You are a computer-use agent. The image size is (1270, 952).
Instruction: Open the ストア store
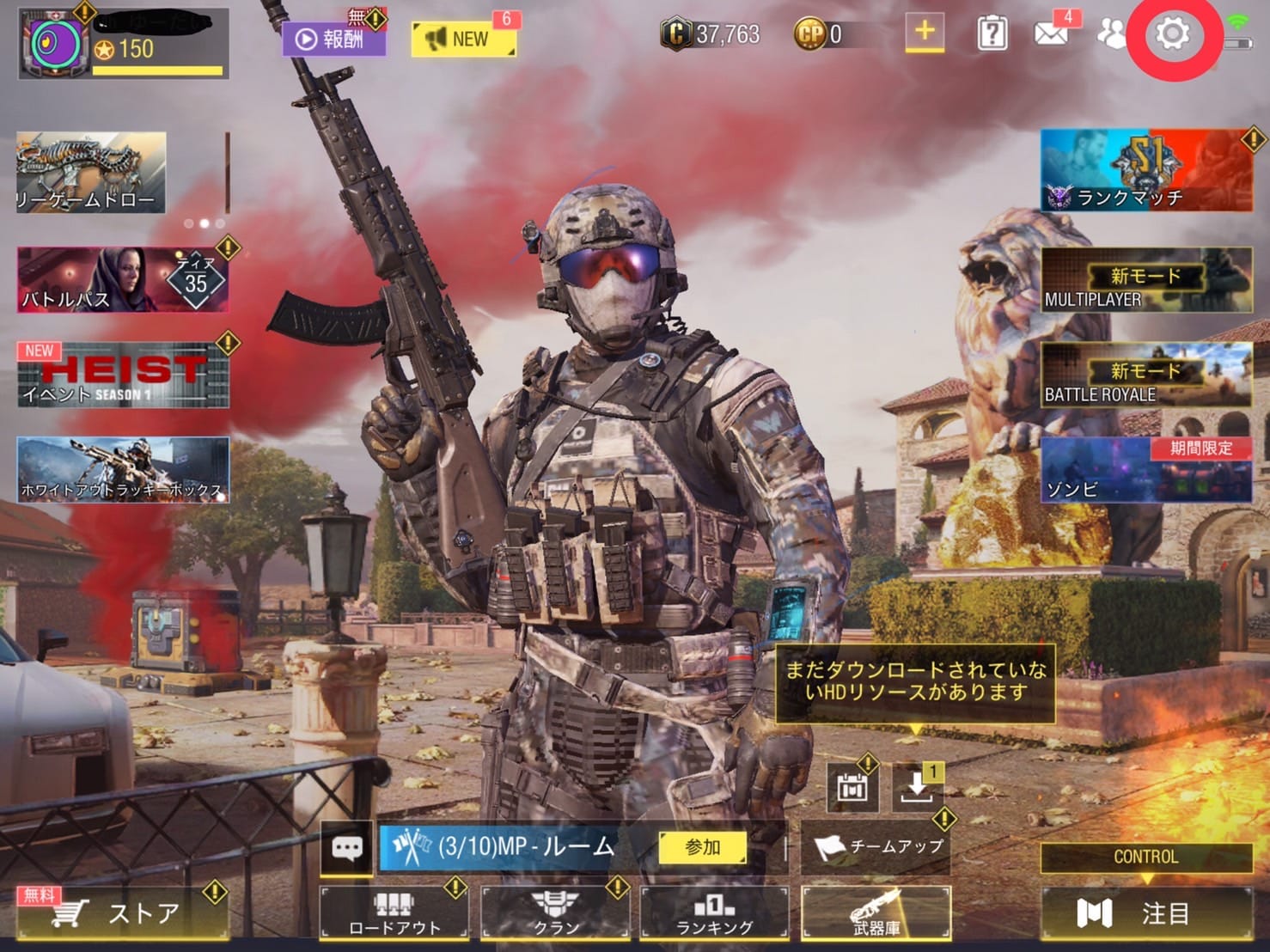122,912
